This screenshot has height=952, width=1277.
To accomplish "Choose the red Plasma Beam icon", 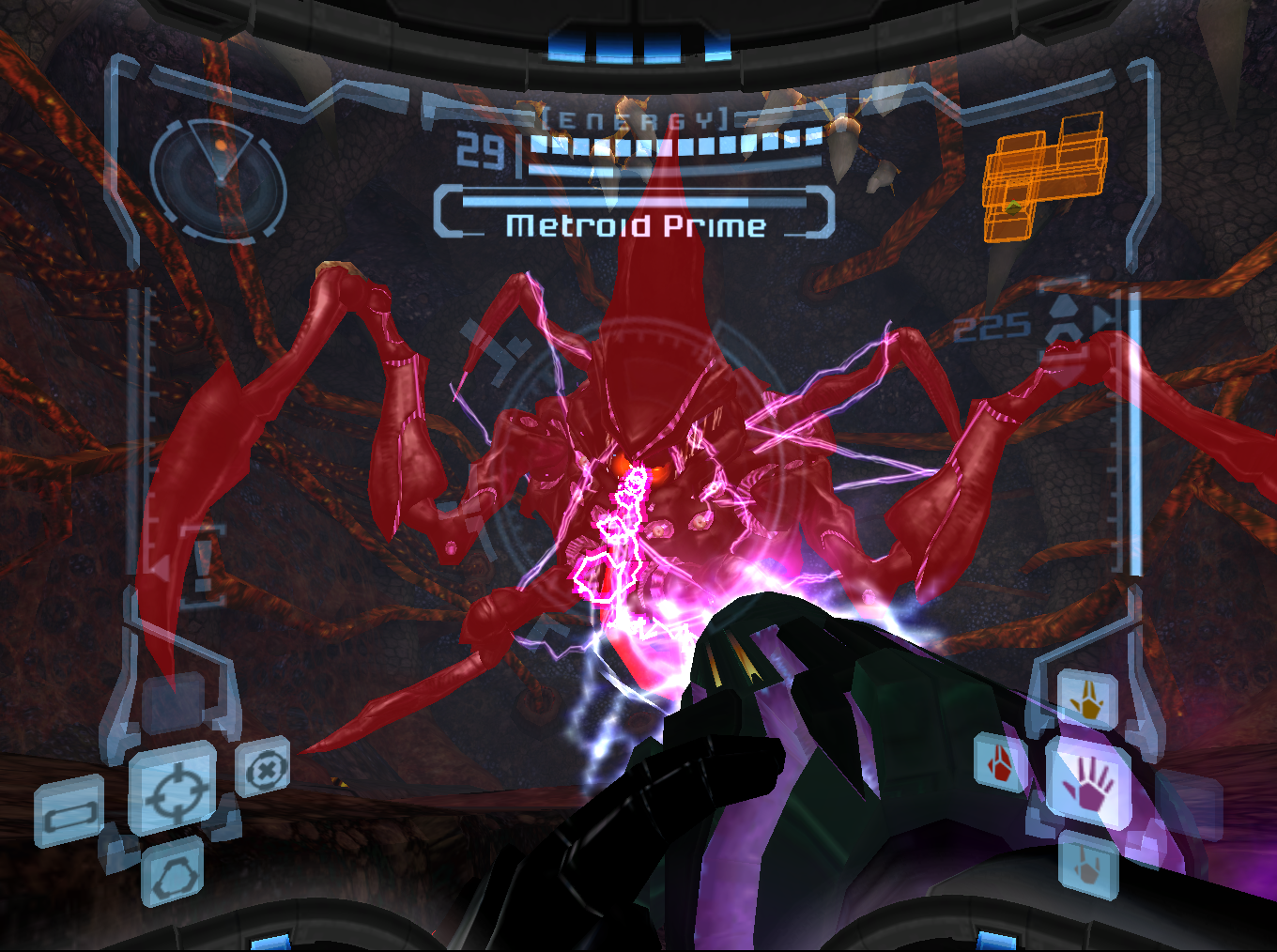I will [1000, 761].
